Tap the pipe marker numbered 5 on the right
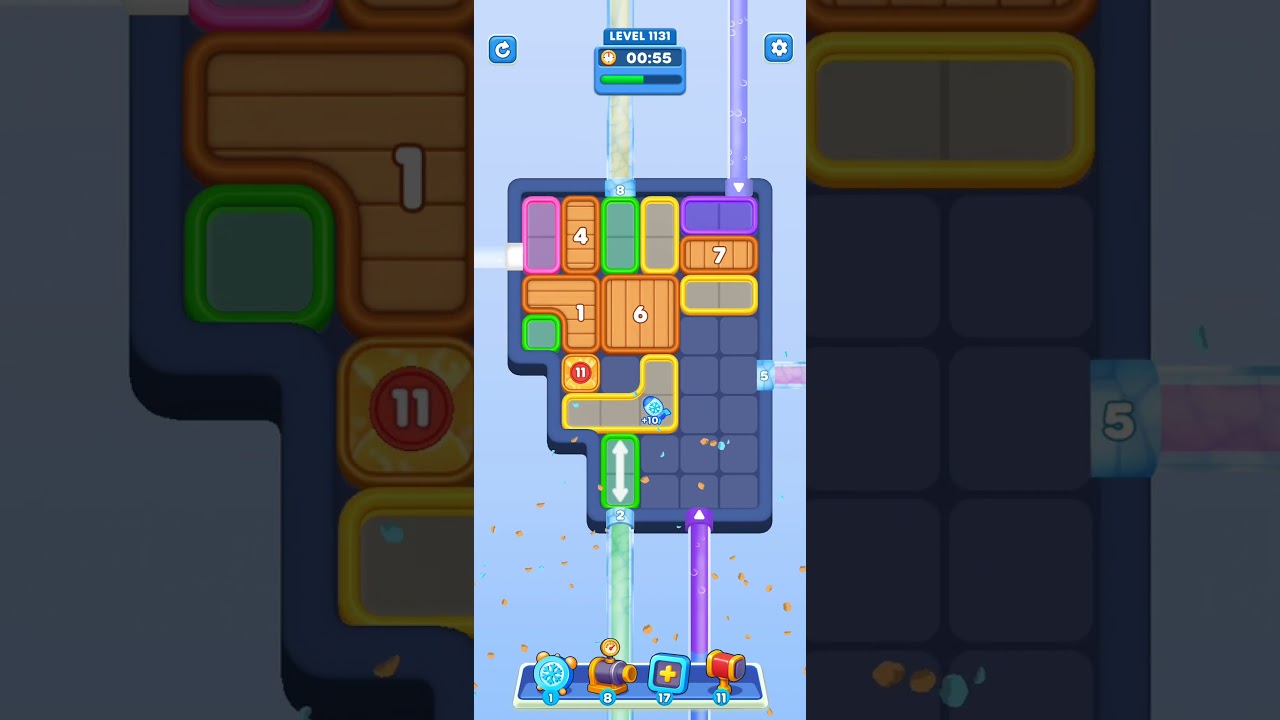This screenshot has width=1280, height=720. 765,376
